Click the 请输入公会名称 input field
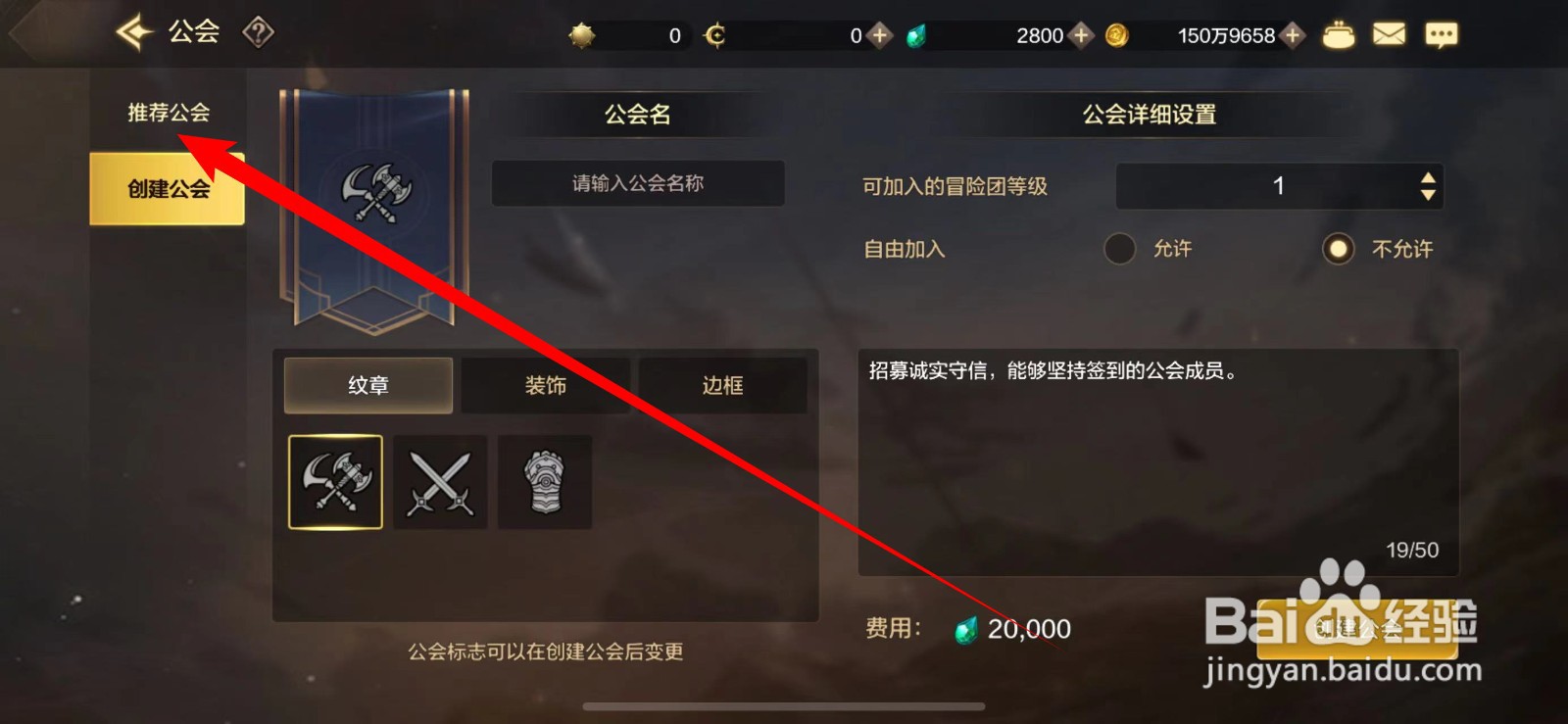The width and height of the screenshot is (1568, 724). click(x=638, y=183)
